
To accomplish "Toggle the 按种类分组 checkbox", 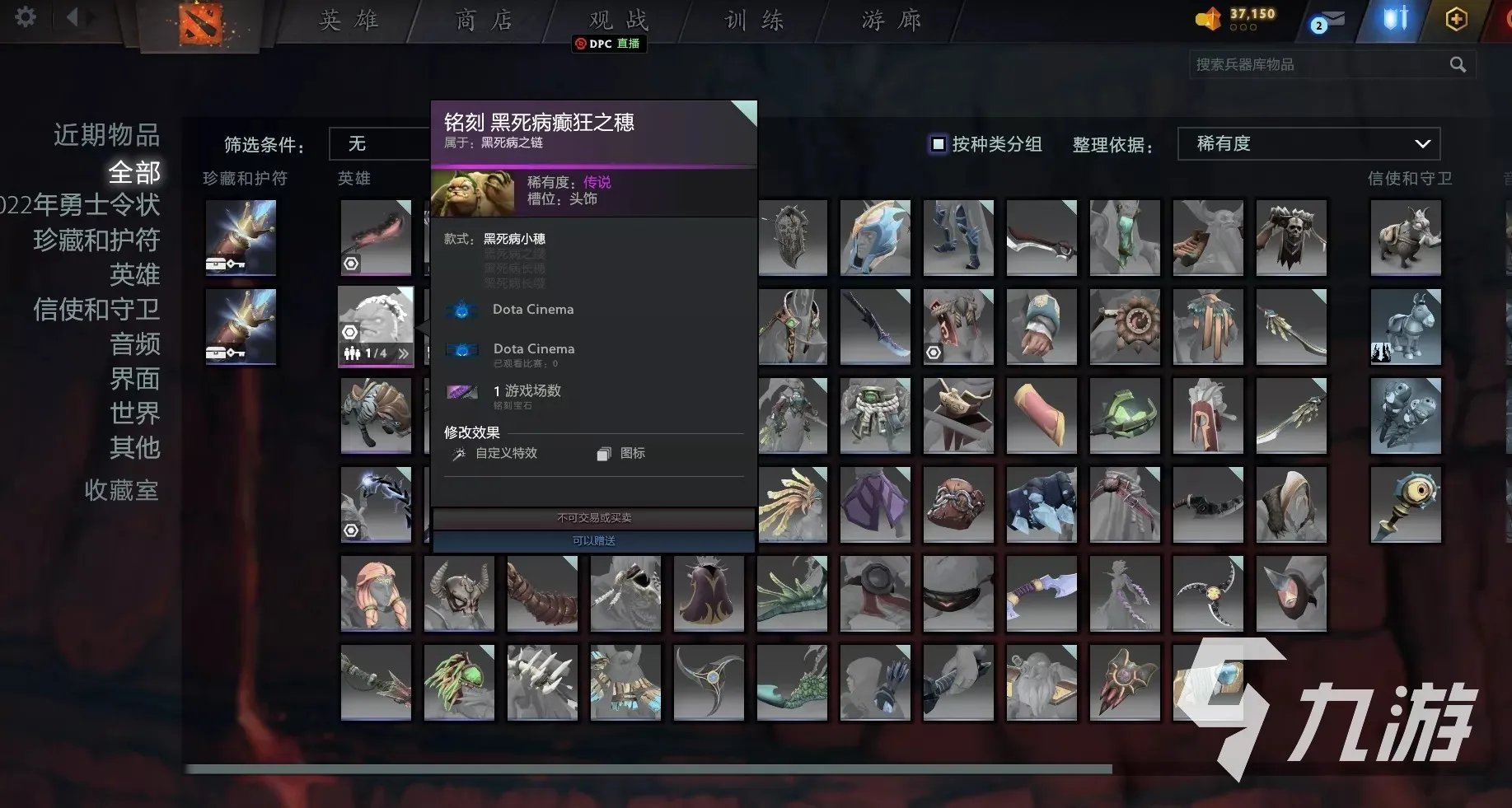I will pyautogui.click(x=938, y=143).
